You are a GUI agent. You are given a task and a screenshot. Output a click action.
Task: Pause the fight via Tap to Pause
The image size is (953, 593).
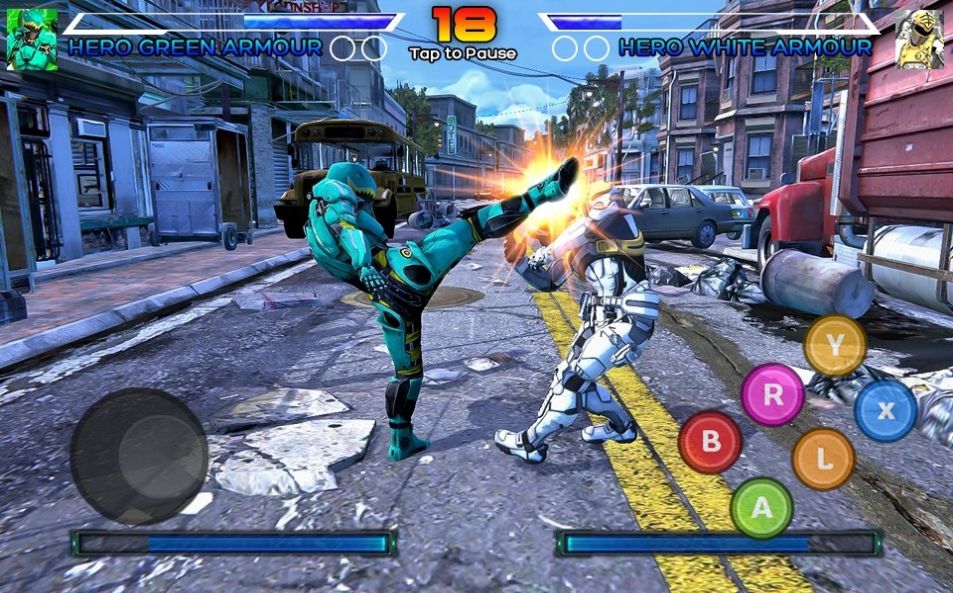tap(463, 53)
